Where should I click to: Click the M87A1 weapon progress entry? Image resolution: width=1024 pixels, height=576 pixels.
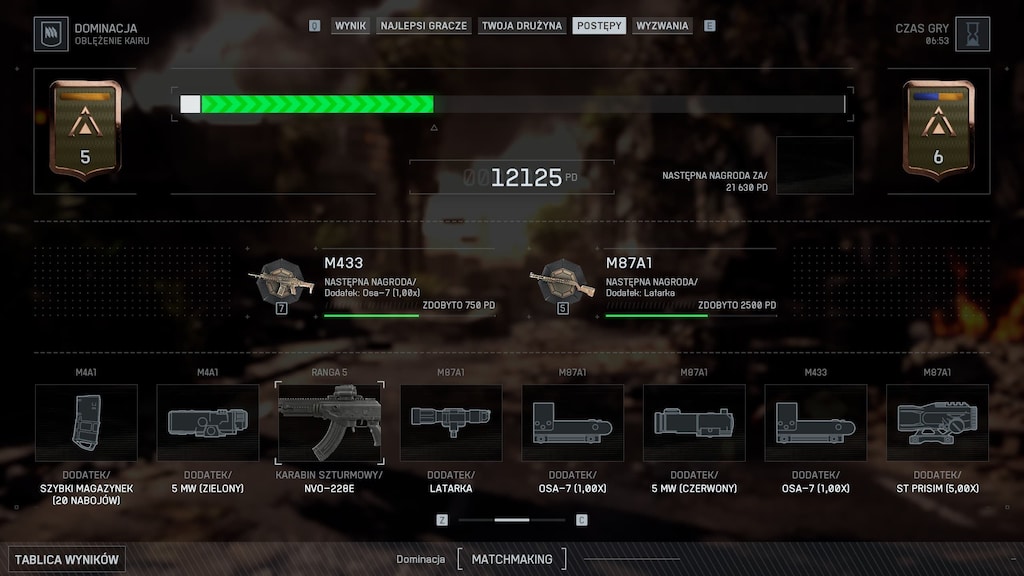coord(653,285)
